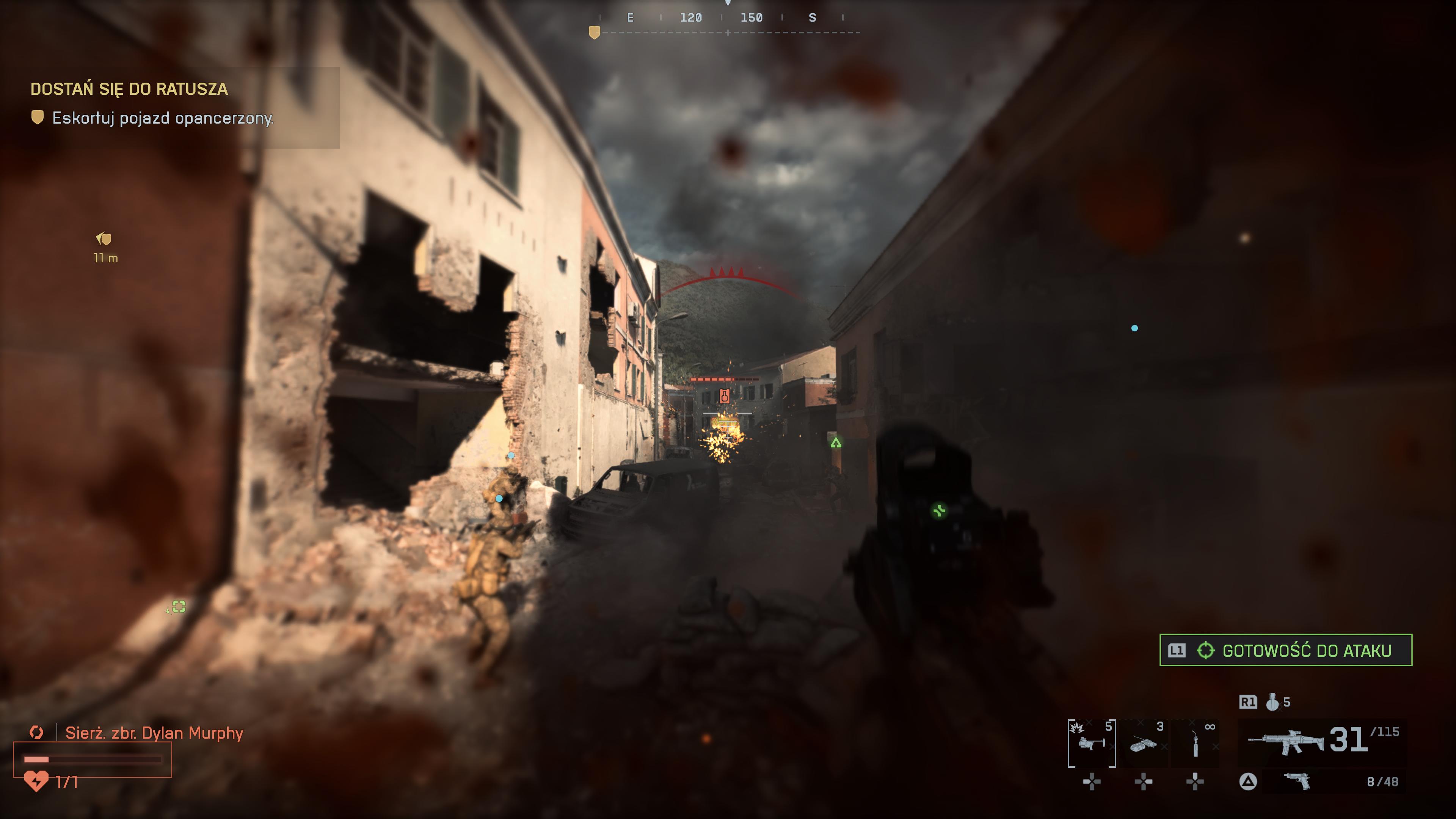Select the grenade launcher gadget slot
Image resolution: width=1456 pixels, height=819 pixels.
tap(1091, 743)
